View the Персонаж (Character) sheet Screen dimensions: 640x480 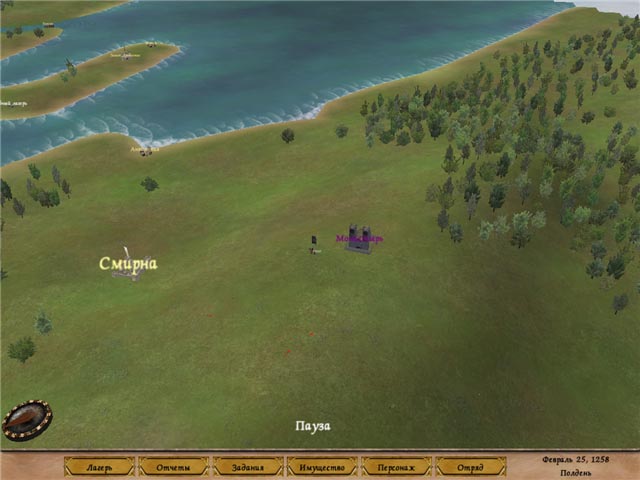[x=396, y=467]
